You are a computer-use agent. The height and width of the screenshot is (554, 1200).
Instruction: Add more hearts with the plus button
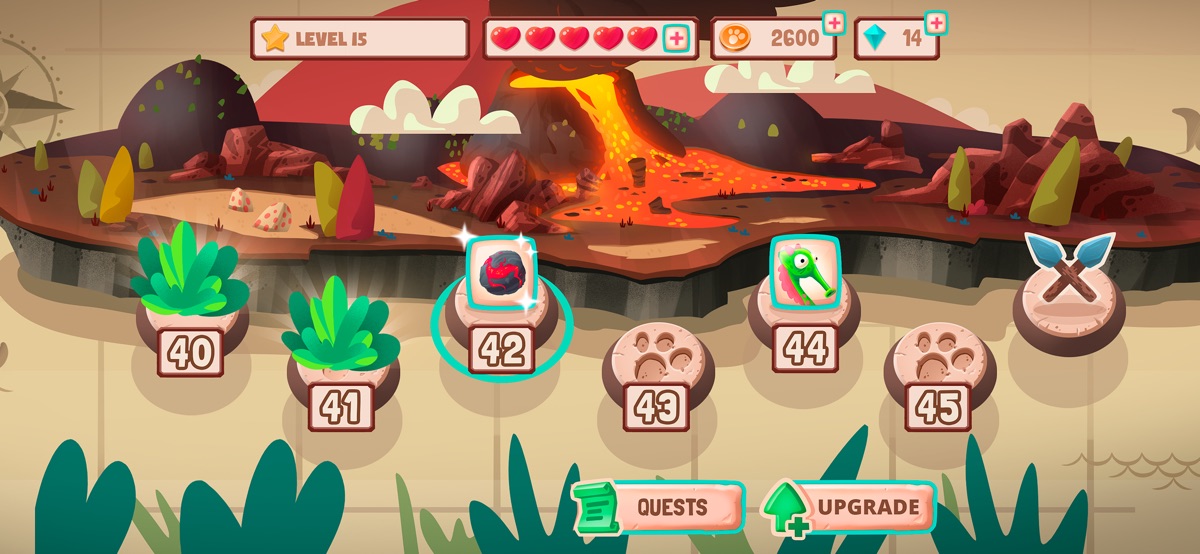click(677, 39)
